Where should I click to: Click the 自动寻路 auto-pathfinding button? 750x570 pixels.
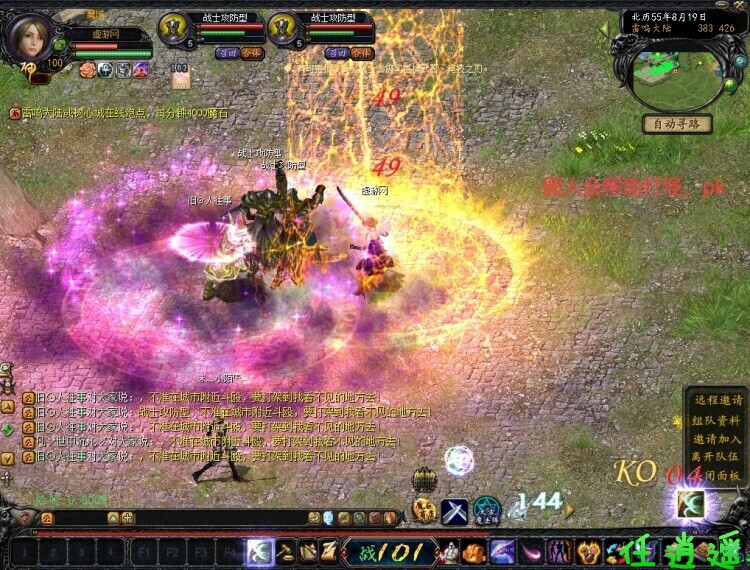click(677, 124)
